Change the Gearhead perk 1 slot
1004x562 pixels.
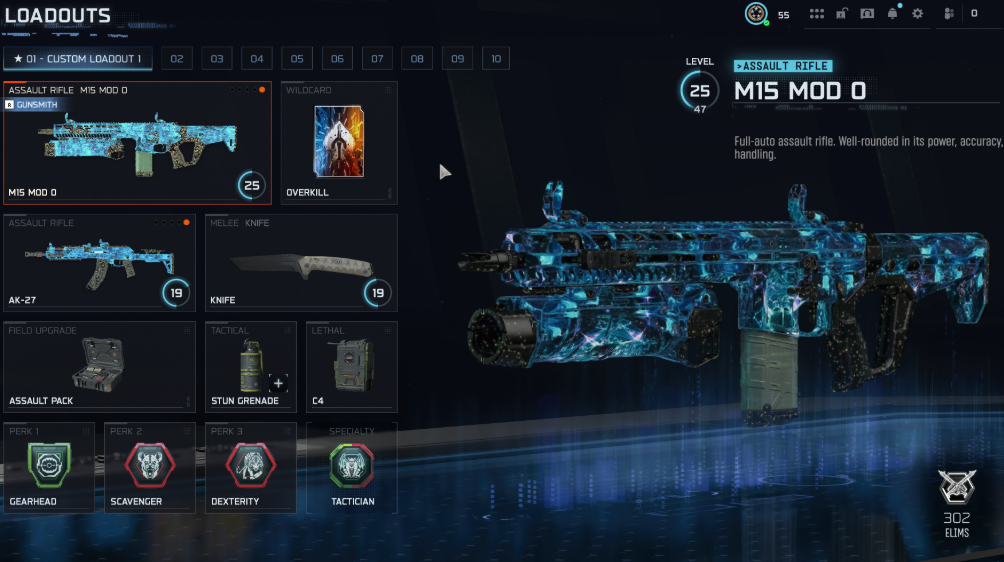(50, 467)
